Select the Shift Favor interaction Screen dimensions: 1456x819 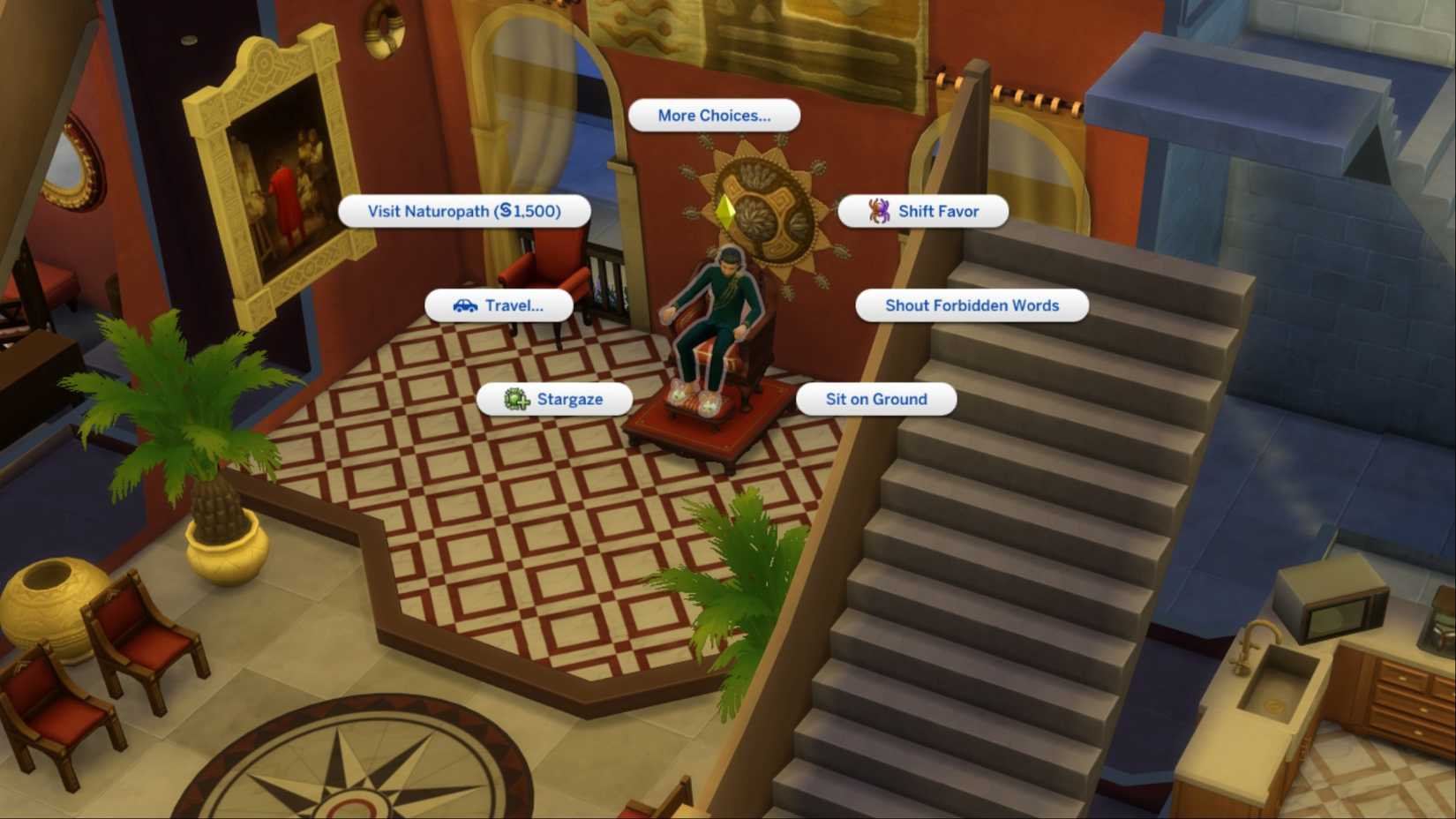pos(923,211)
